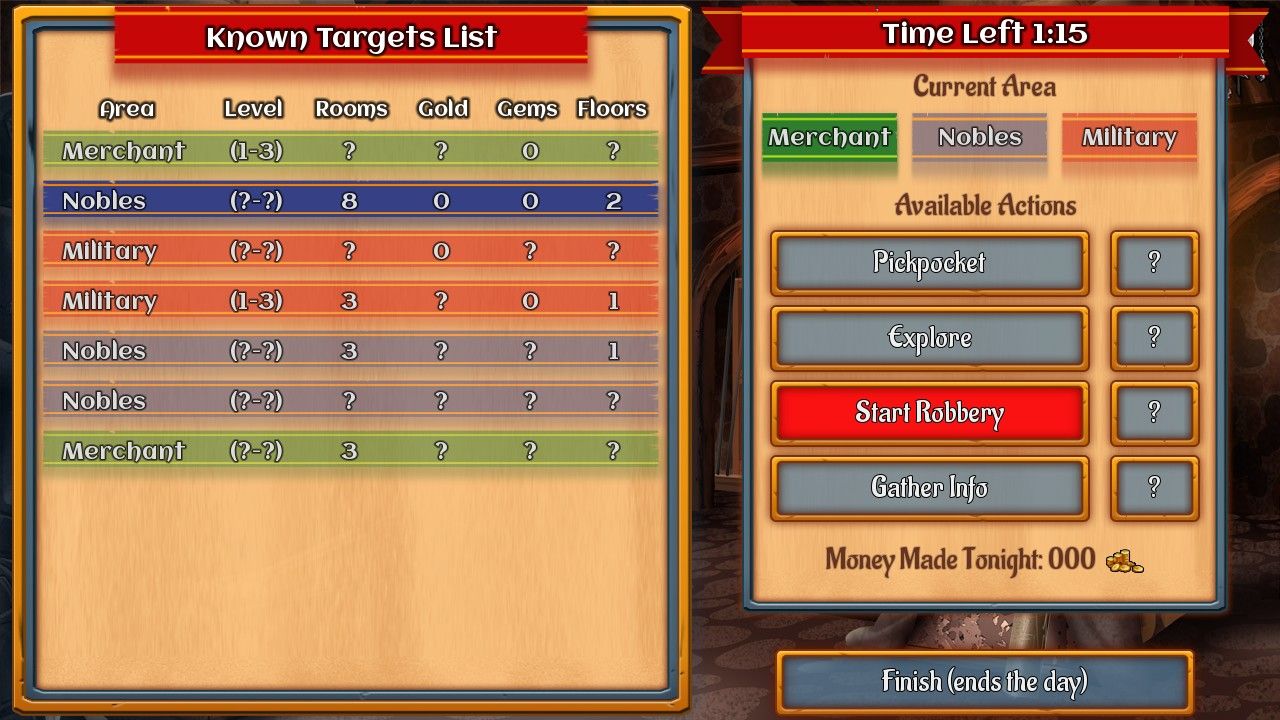
Task: Click the '?' icon next to Explore
Action: click(x=1154, y=338)
